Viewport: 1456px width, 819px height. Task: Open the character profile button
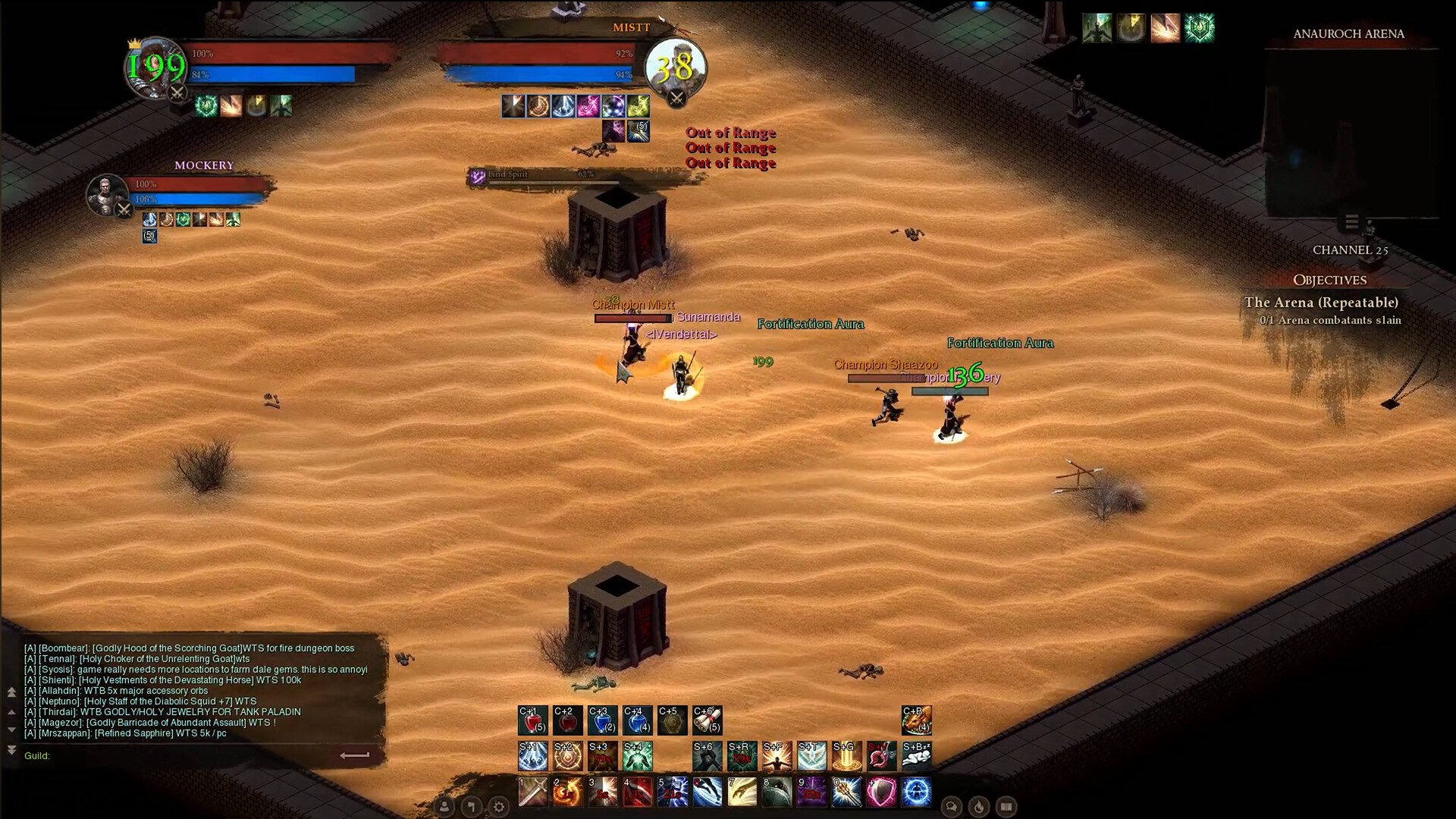click(444, 807)
